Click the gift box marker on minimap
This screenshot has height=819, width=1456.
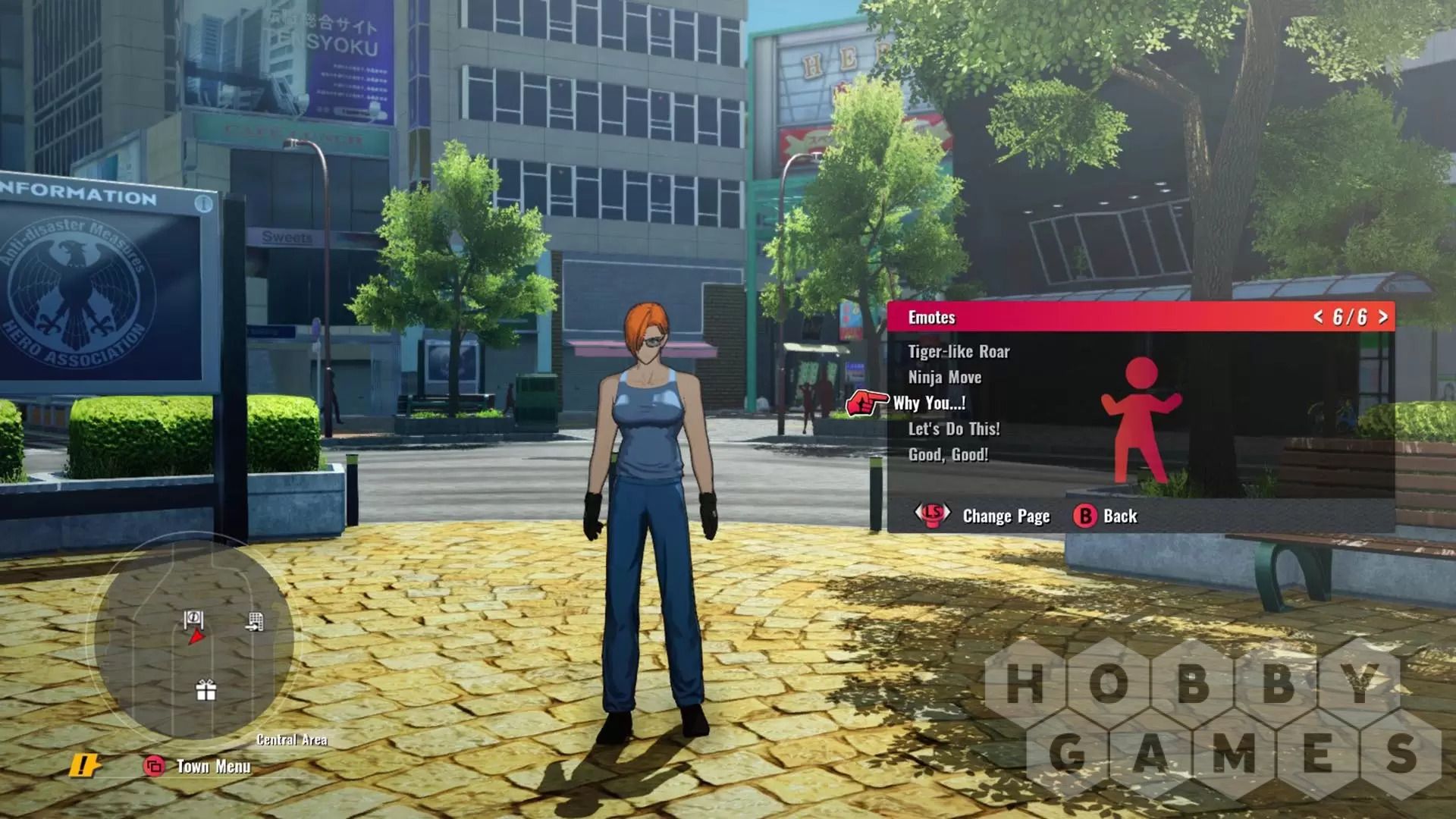coord(206,690)
